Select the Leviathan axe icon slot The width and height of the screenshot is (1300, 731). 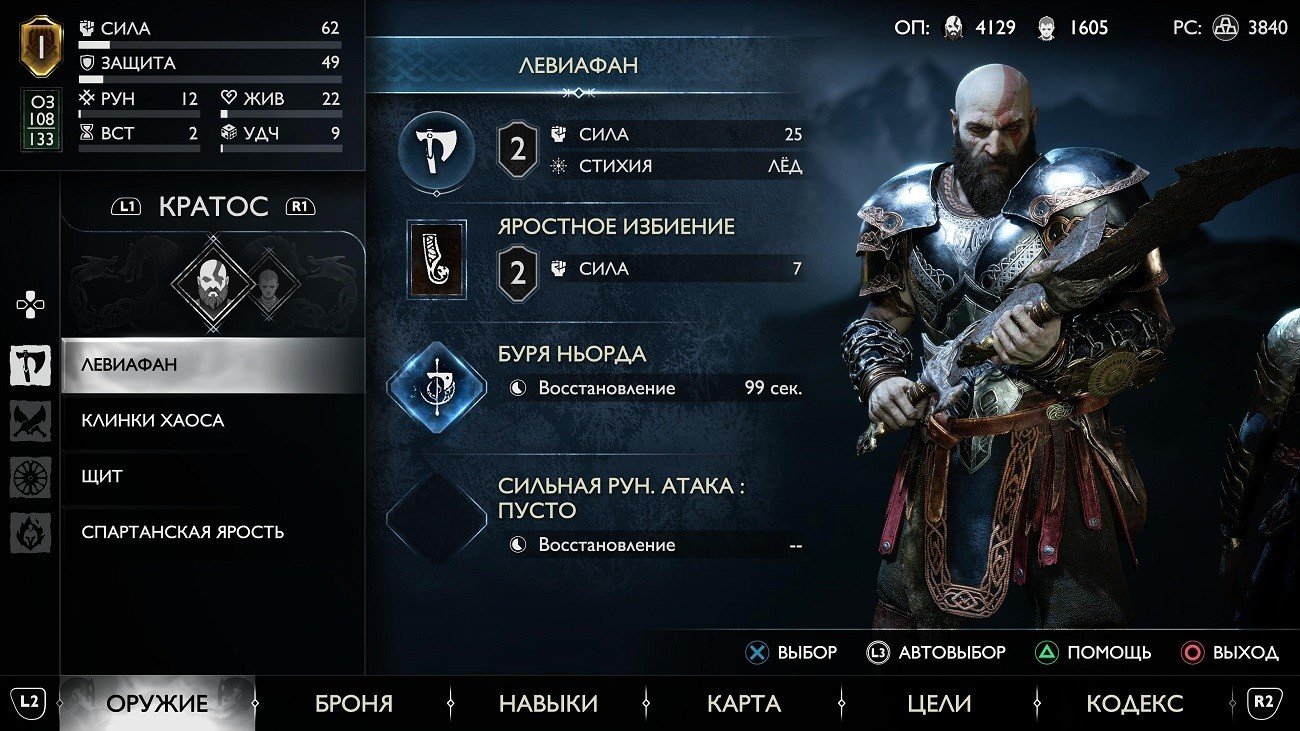tap(436, 151)
